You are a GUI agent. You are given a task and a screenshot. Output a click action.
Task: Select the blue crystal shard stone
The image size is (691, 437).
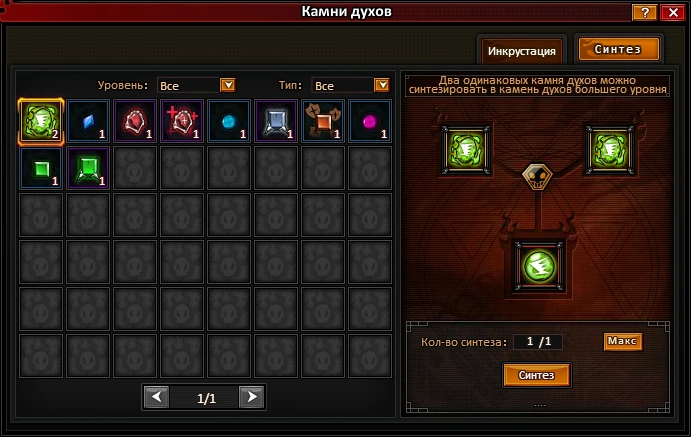click(x=88, y=121)
